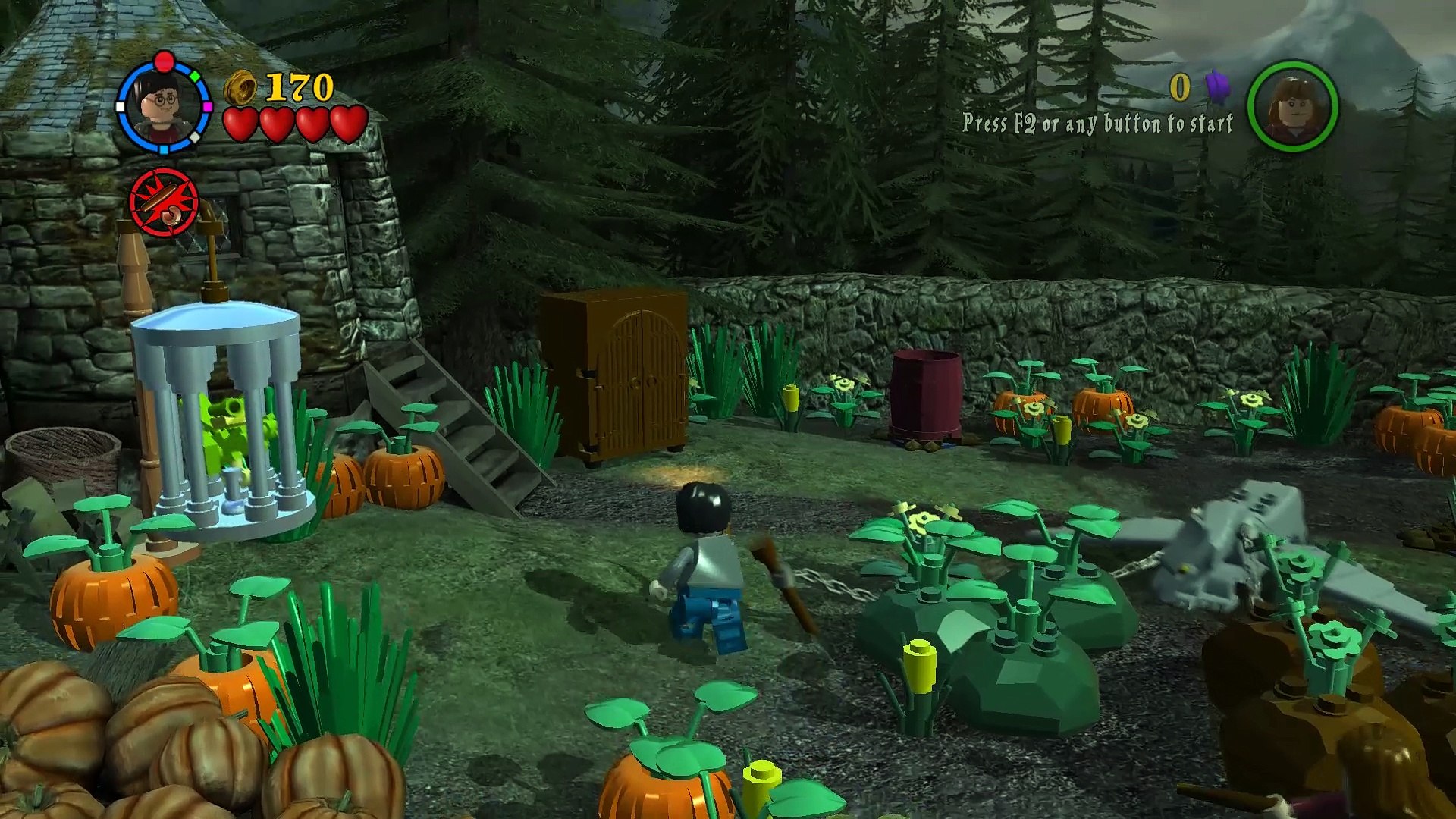Select Hermione's player two portrait
The width and height of the screenshot is (1456, 819).
click(x=1292, y=107)
